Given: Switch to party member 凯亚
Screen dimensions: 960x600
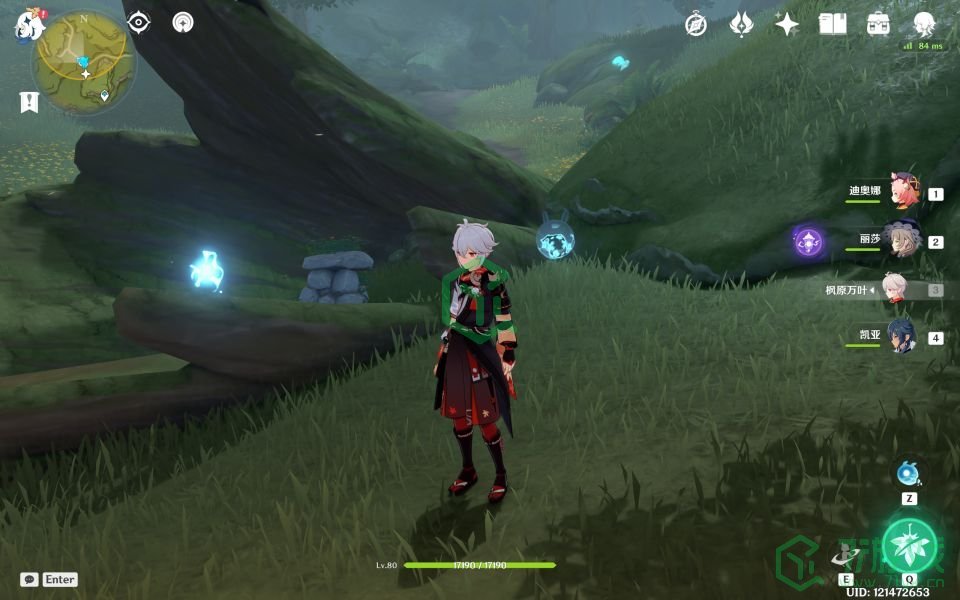Looking at the screenshot, I should click(903, 336).
